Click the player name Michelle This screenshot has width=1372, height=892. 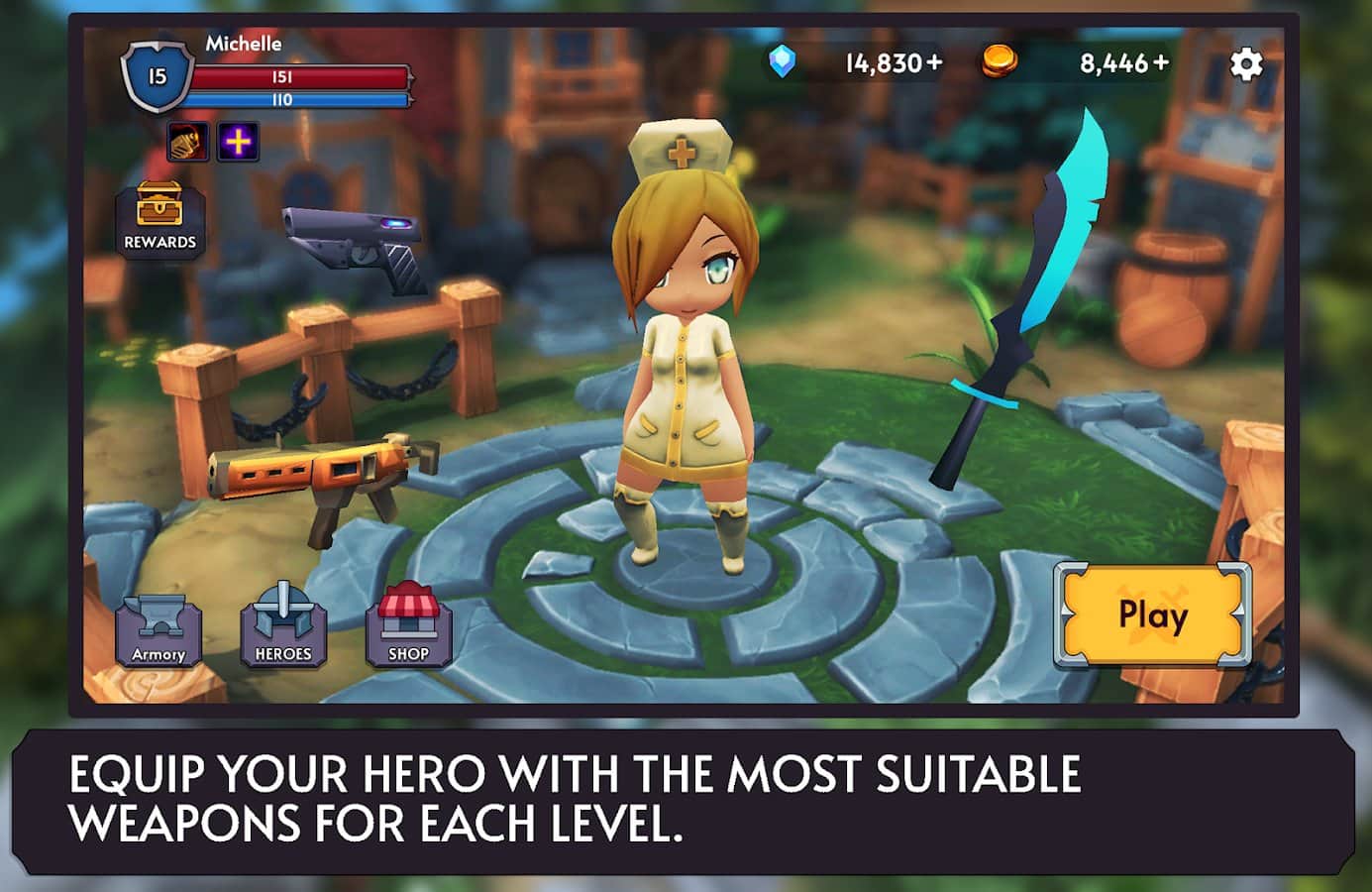click(243, 44)
